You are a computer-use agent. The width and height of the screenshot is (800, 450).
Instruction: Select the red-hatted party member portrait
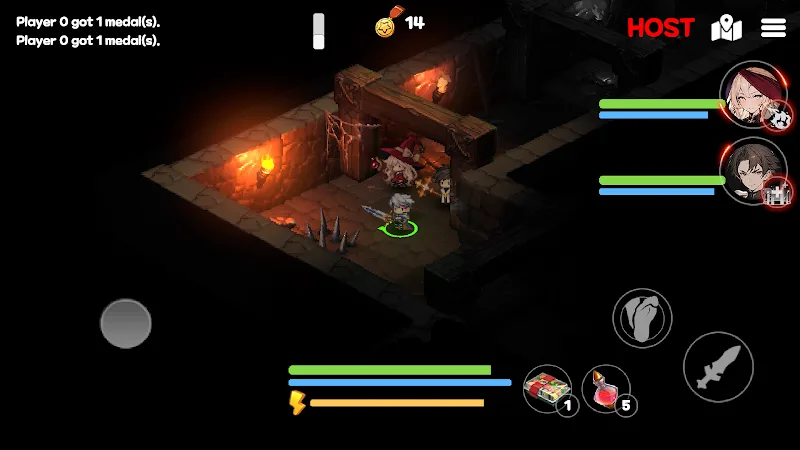click(x=751, y=96)
